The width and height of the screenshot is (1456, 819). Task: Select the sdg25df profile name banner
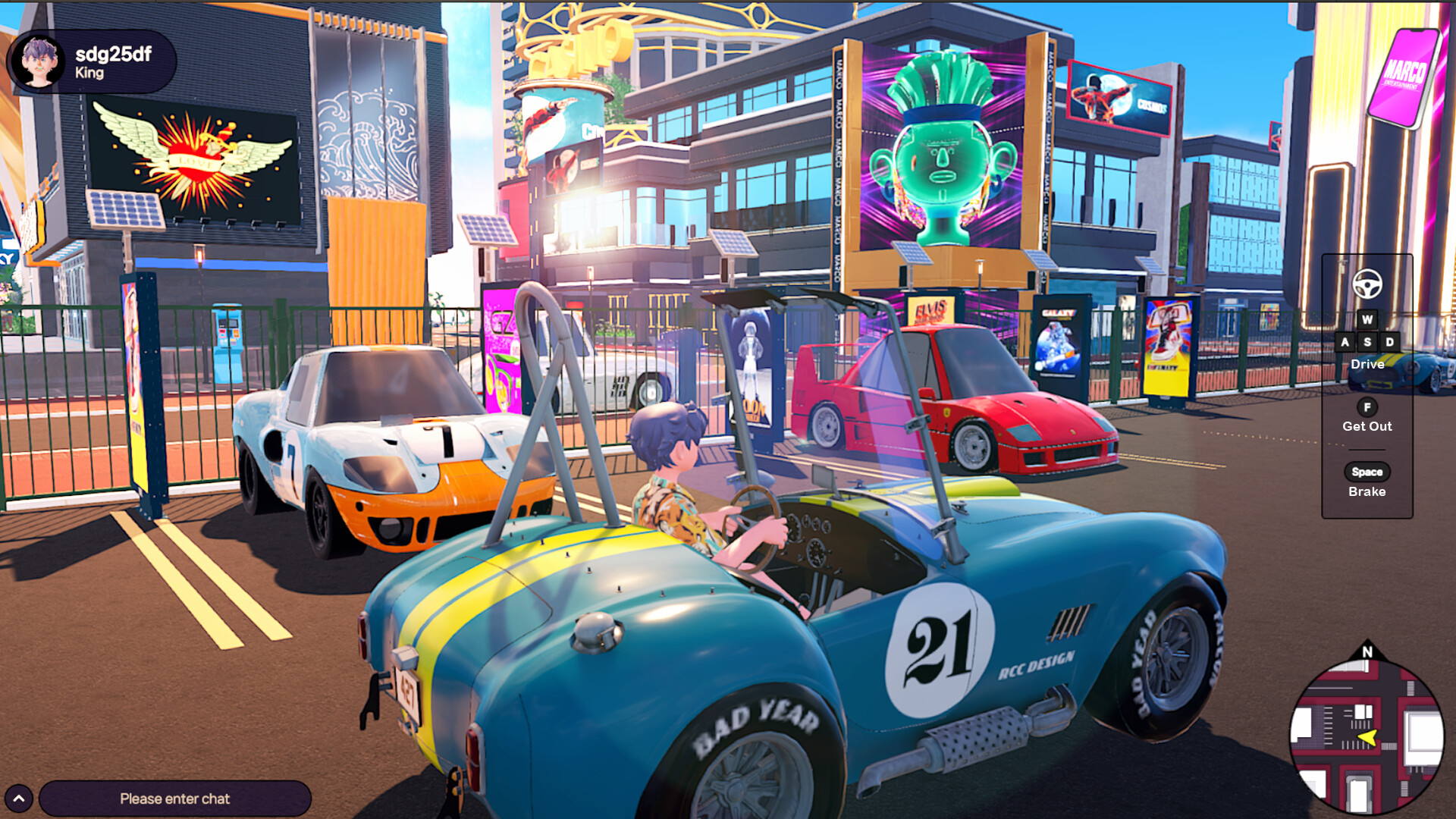[112, 55]
